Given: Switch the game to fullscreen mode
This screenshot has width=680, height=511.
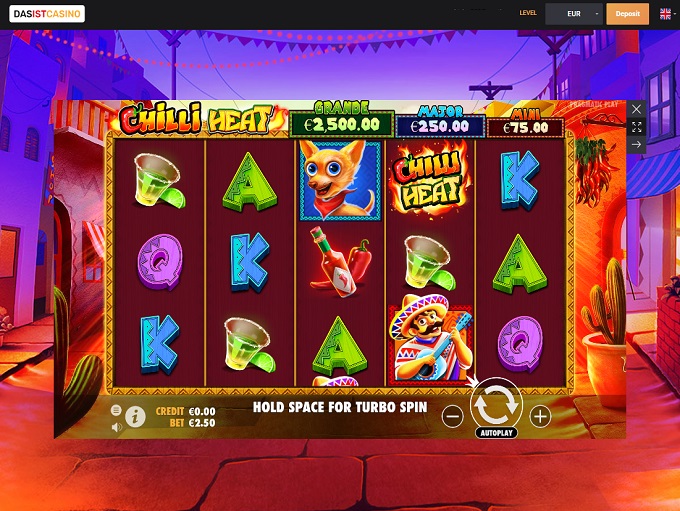Looking at the screenshot, I should [x=637, y=127].
